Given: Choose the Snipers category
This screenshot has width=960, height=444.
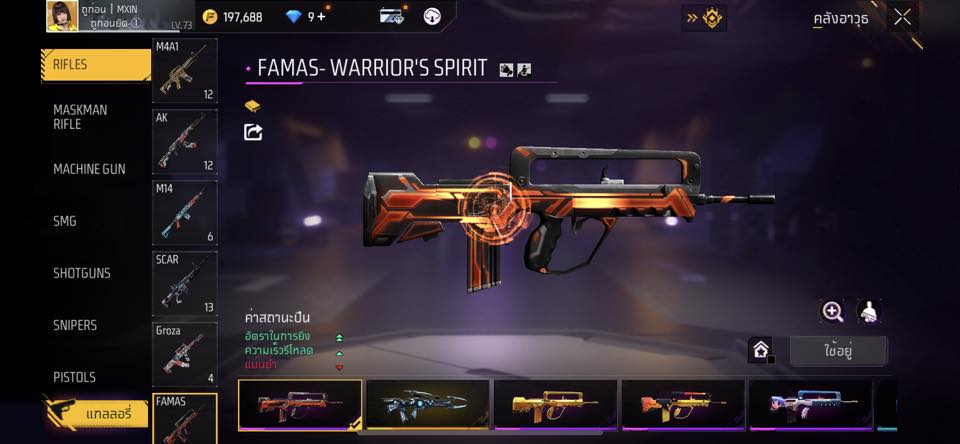Looking at the screenshot, I should coord(75,326).
